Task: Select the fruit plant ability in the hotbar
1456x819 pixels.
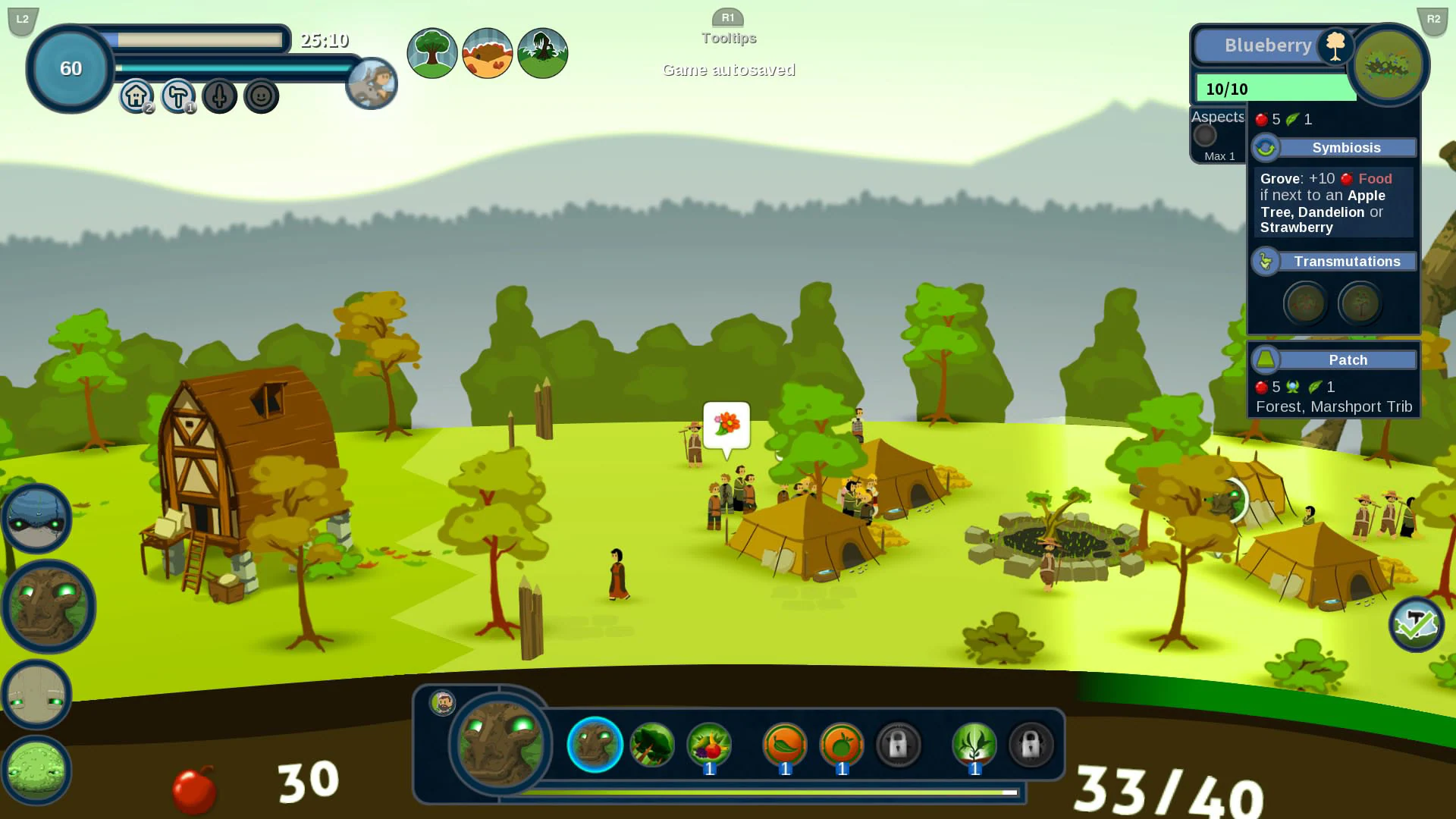Action: tap(708, 745)
